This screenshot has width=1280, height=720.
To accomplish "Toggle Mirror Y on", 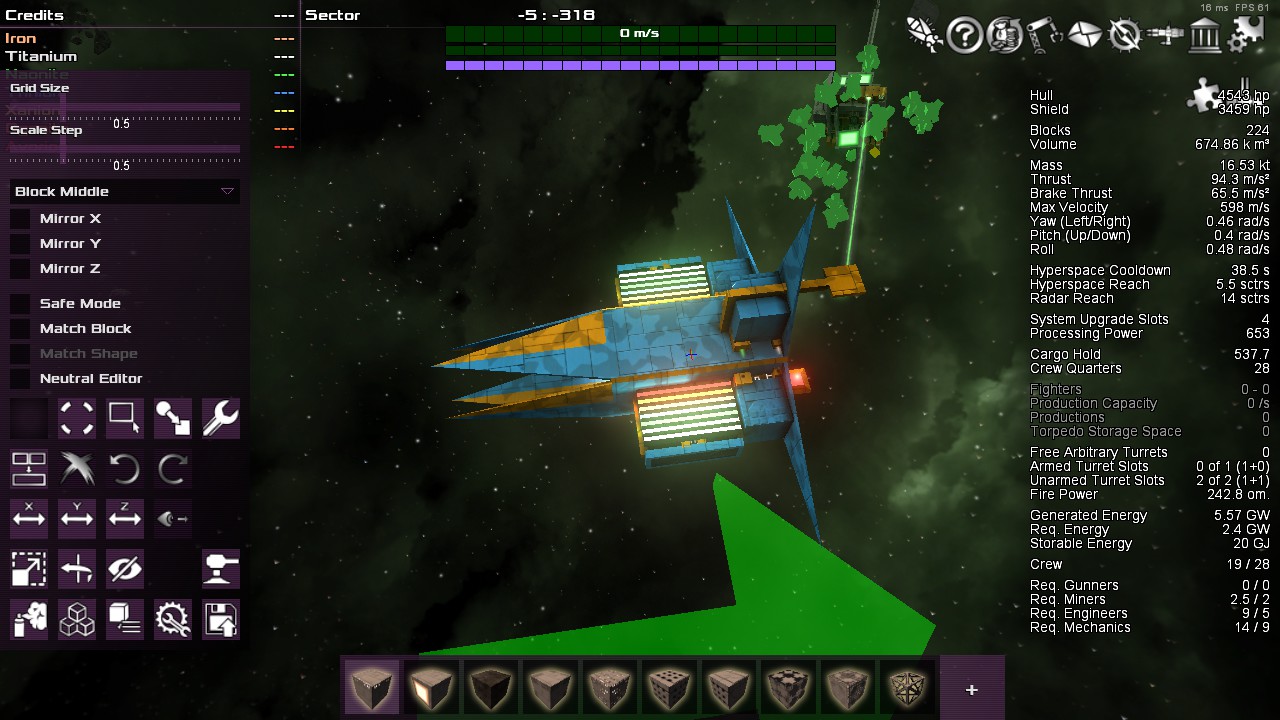I will 20,243.
